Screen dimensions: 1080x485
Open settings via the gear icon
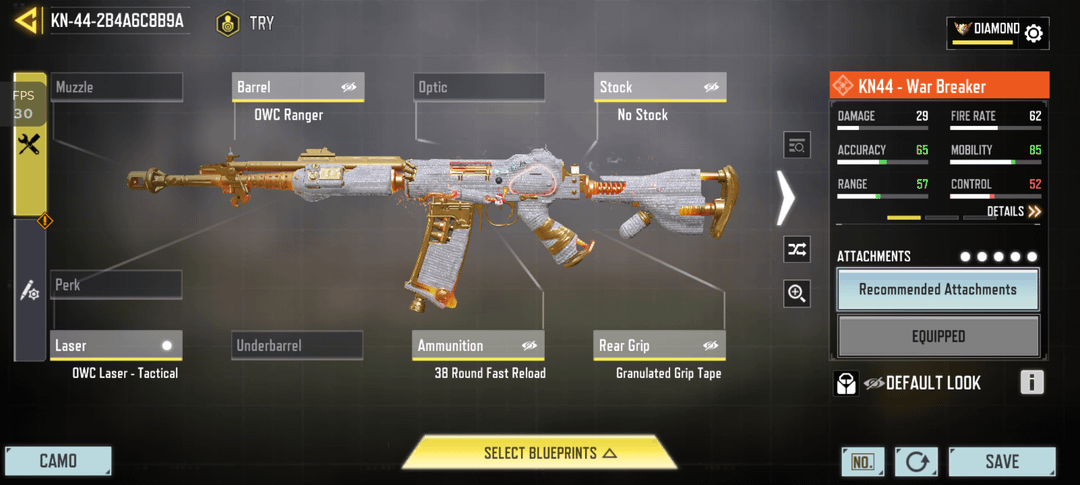1034,33
